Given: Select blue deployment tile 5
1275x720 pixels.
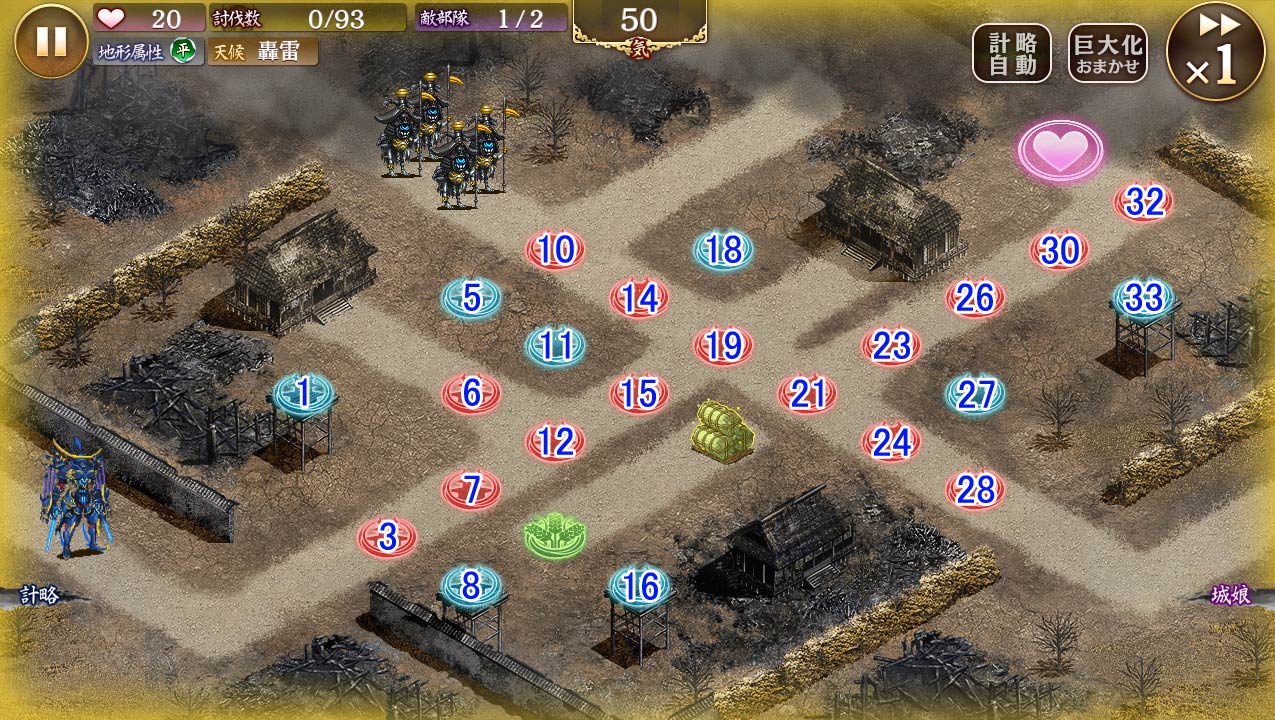Looking at the screenshot, I should point(472,298).
